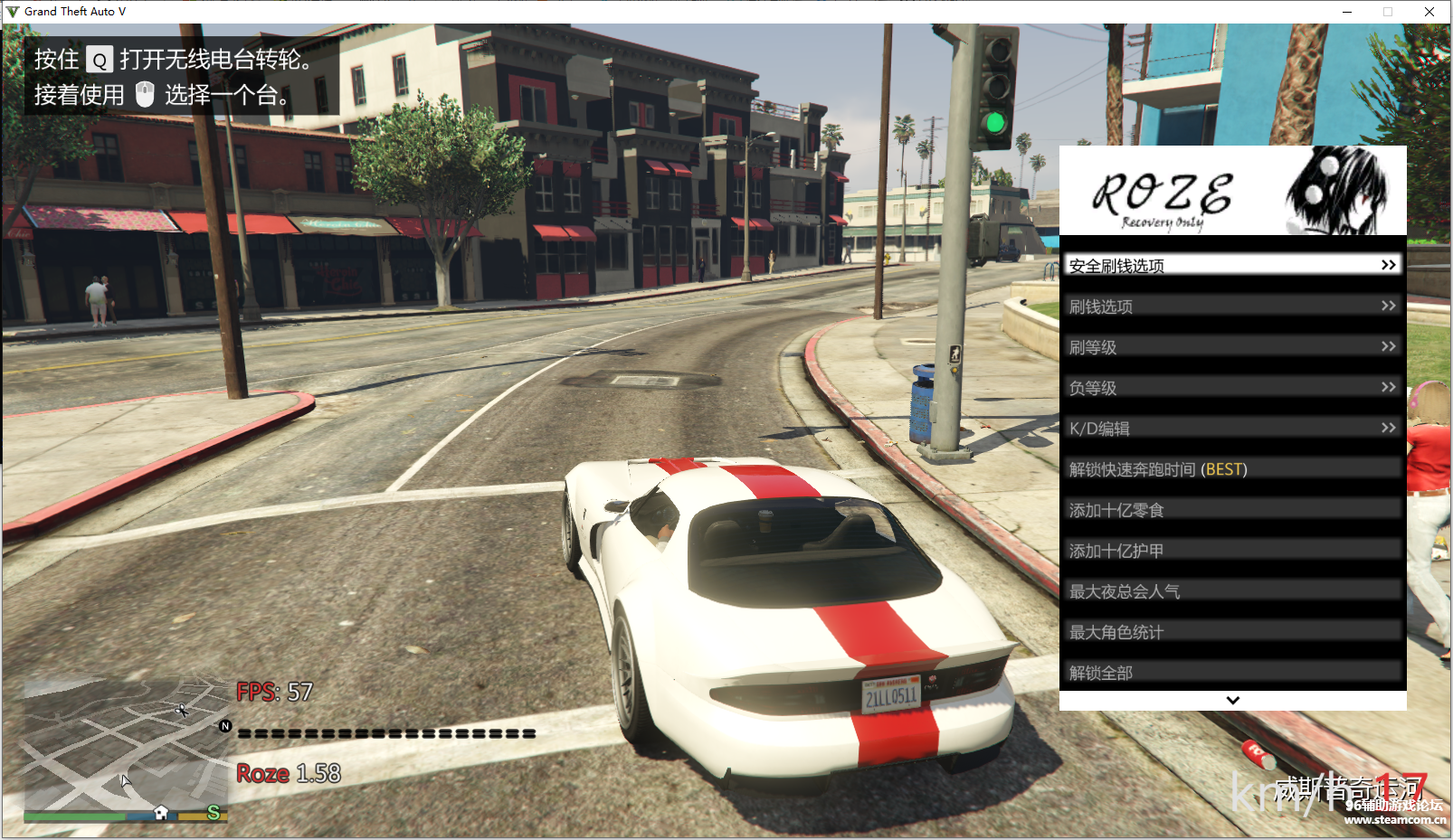
Task: Open the 安全刷钱选项 submenu
Action: [1232, 265]
